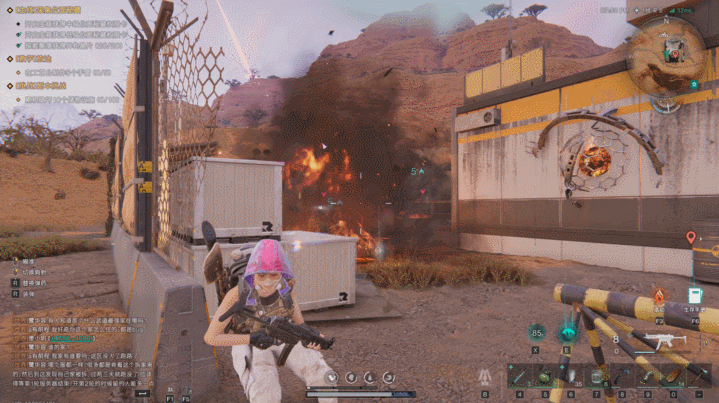719x403 pixels.
Task: Open the flame activity icon
Action: coord(659,295)
